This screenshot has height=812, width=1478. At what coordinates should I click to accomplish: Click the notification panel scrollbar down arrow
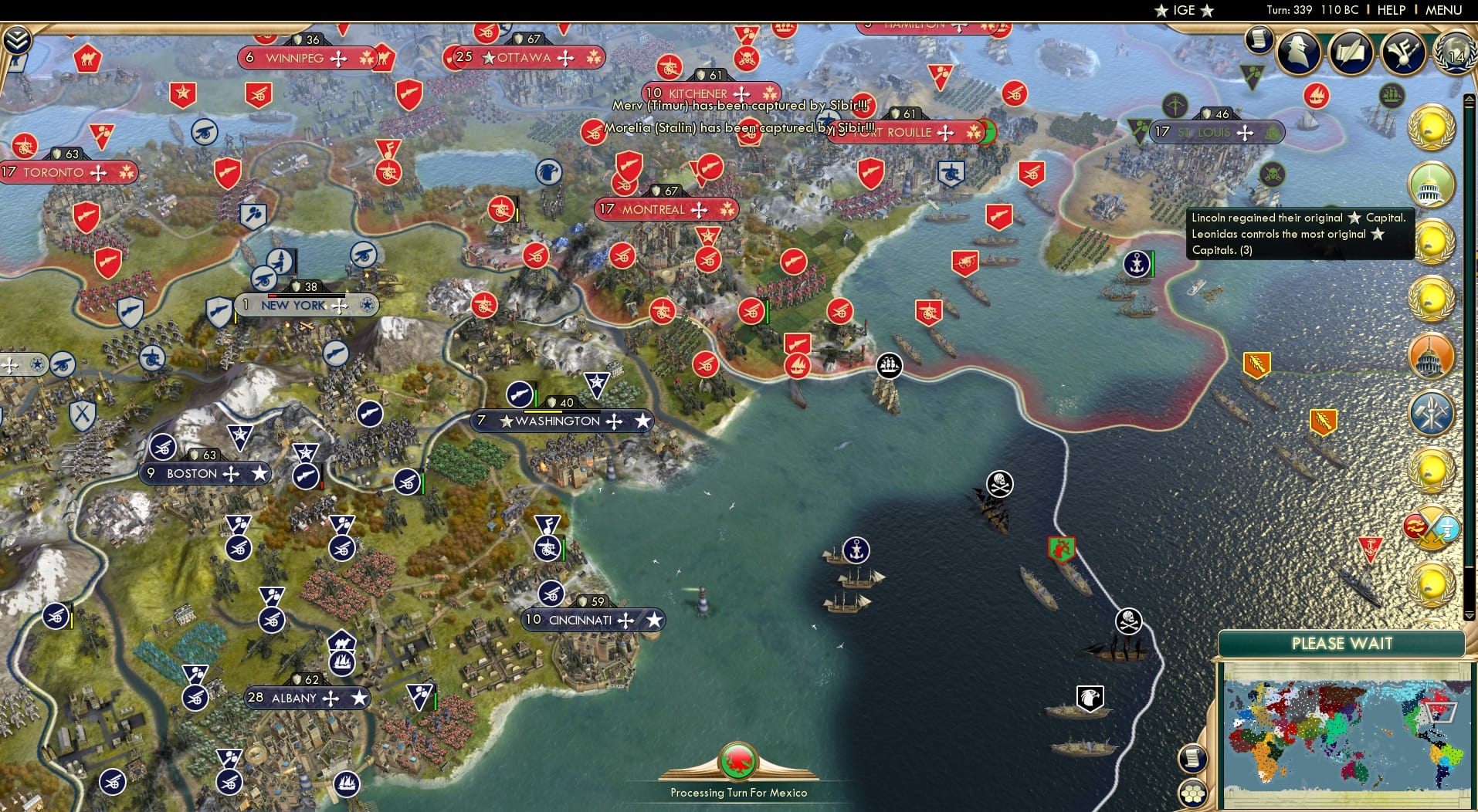(1470, 612)
